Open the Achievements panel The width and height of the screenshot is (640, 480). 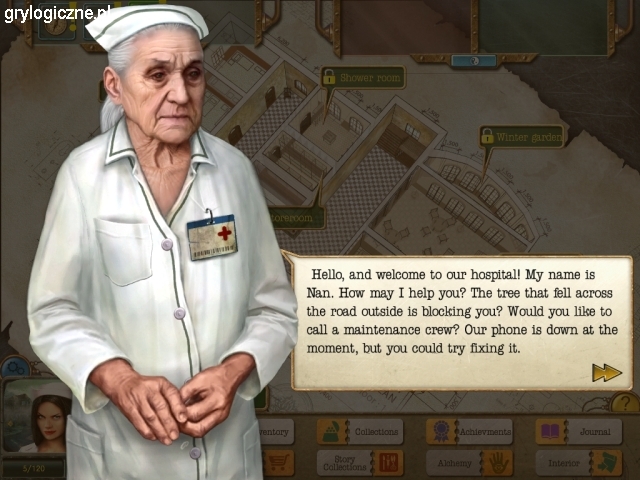tap(469, 432)
